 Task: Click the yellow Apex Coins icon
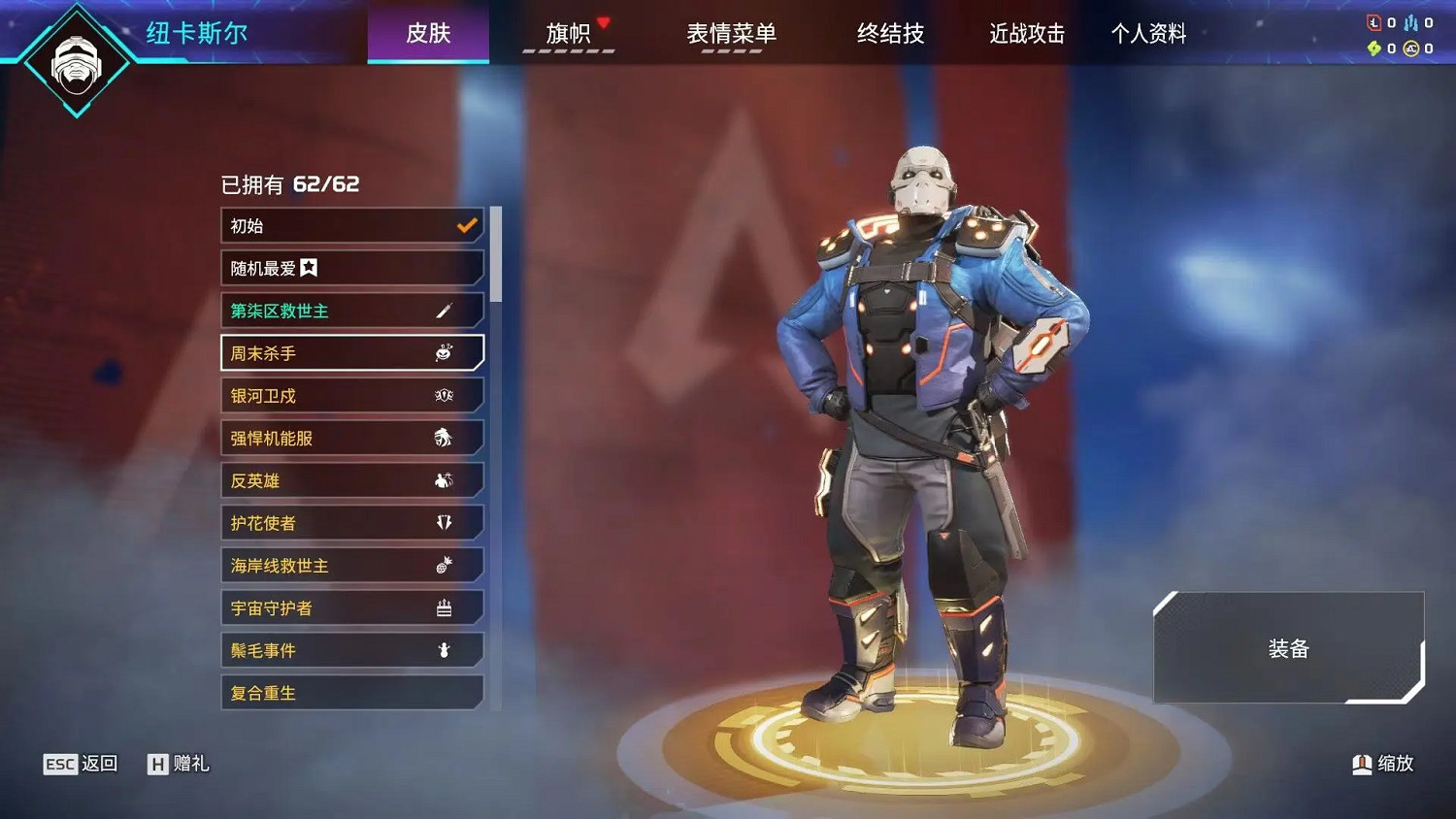click(x=1410, y=49)
